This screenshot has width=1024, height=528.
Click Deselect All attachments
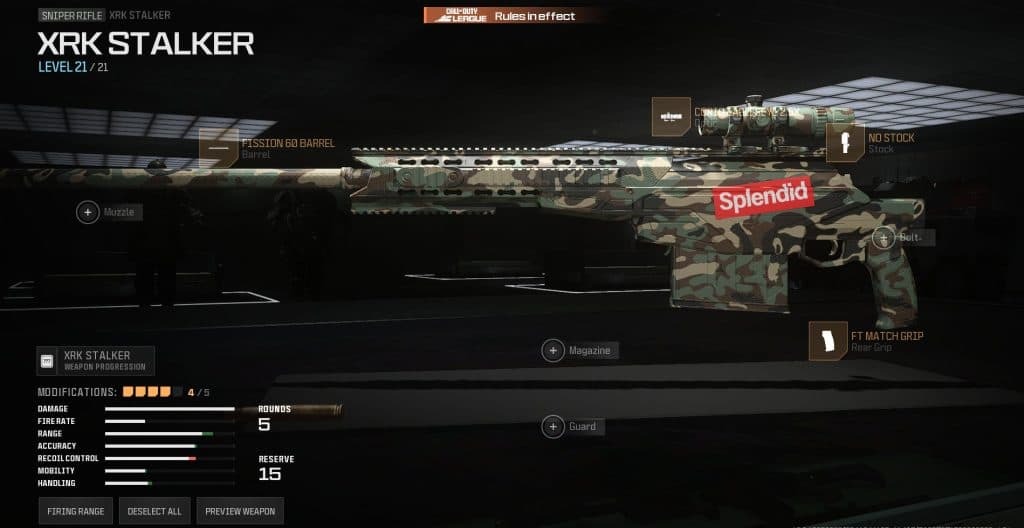coord(153,511)
